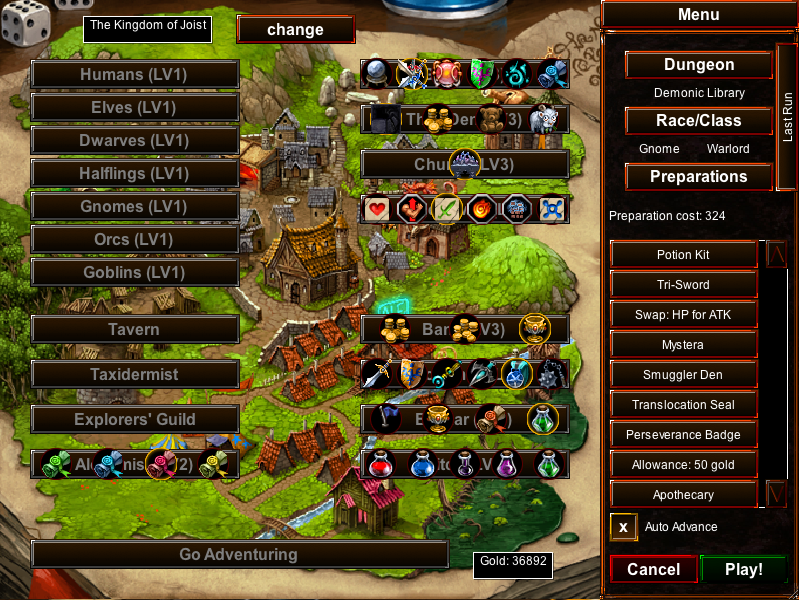
Task: Open the Preparations panel
Action: coord(699,177)
